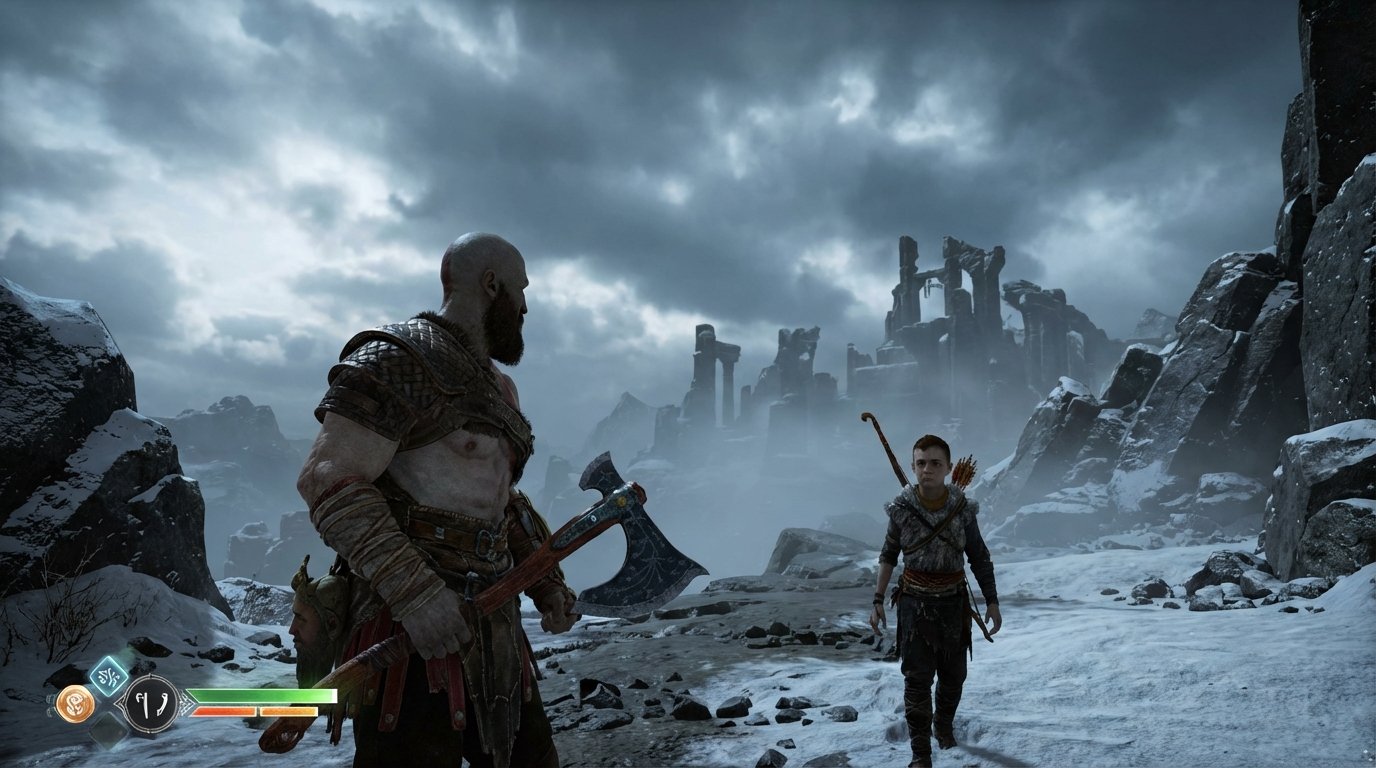
Task: Open the central rune emblem medallion
Action: 151,703
